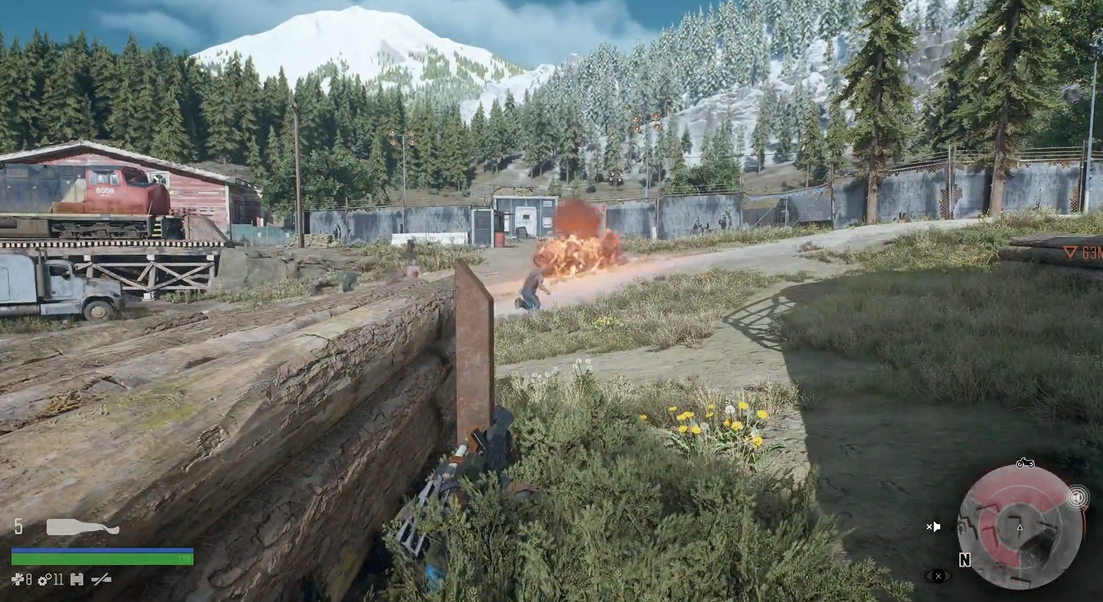Screen dimensions: 1103x602
Task: Click the eye visibility indicator
Action: pos(938,576)
